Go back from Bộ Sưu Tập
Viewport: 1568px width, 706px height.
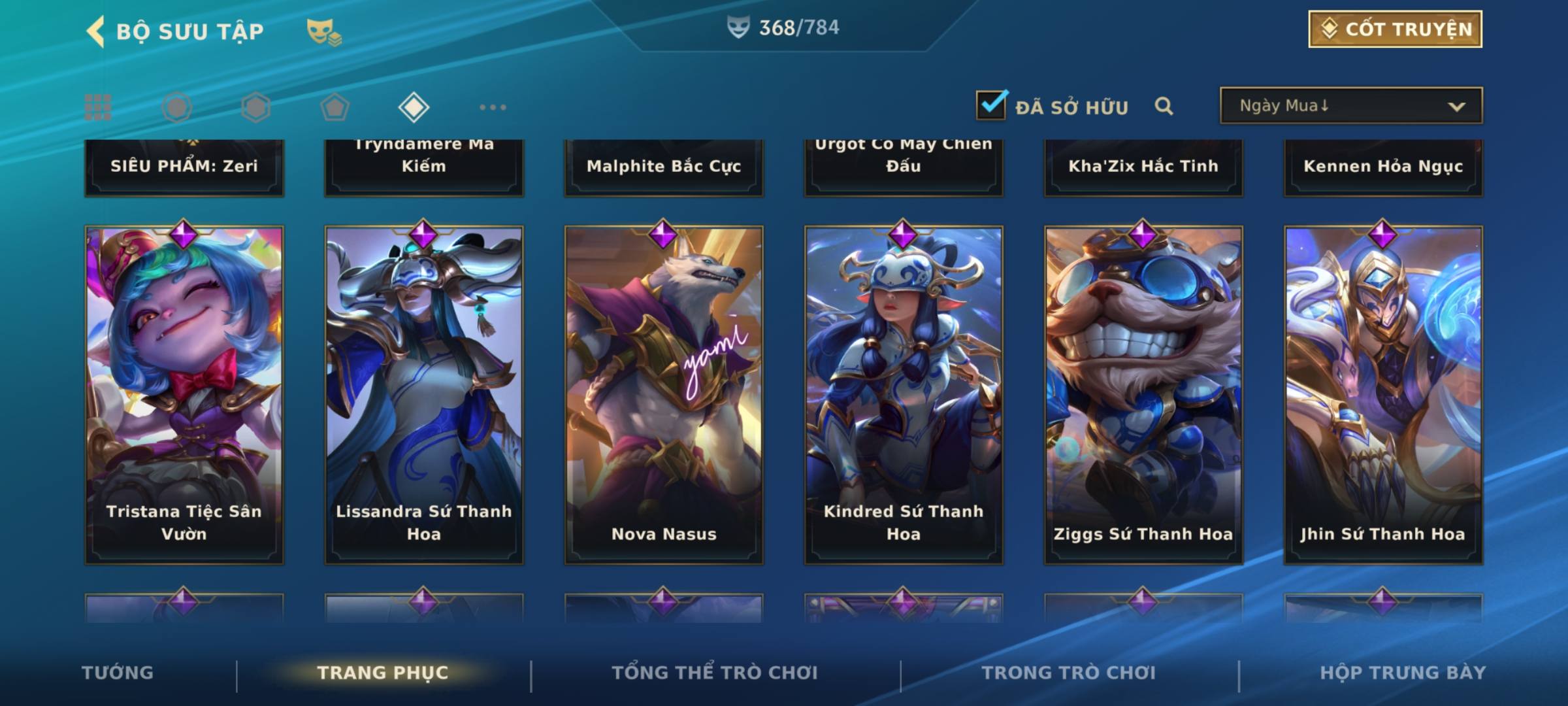(x=97, y=31)
